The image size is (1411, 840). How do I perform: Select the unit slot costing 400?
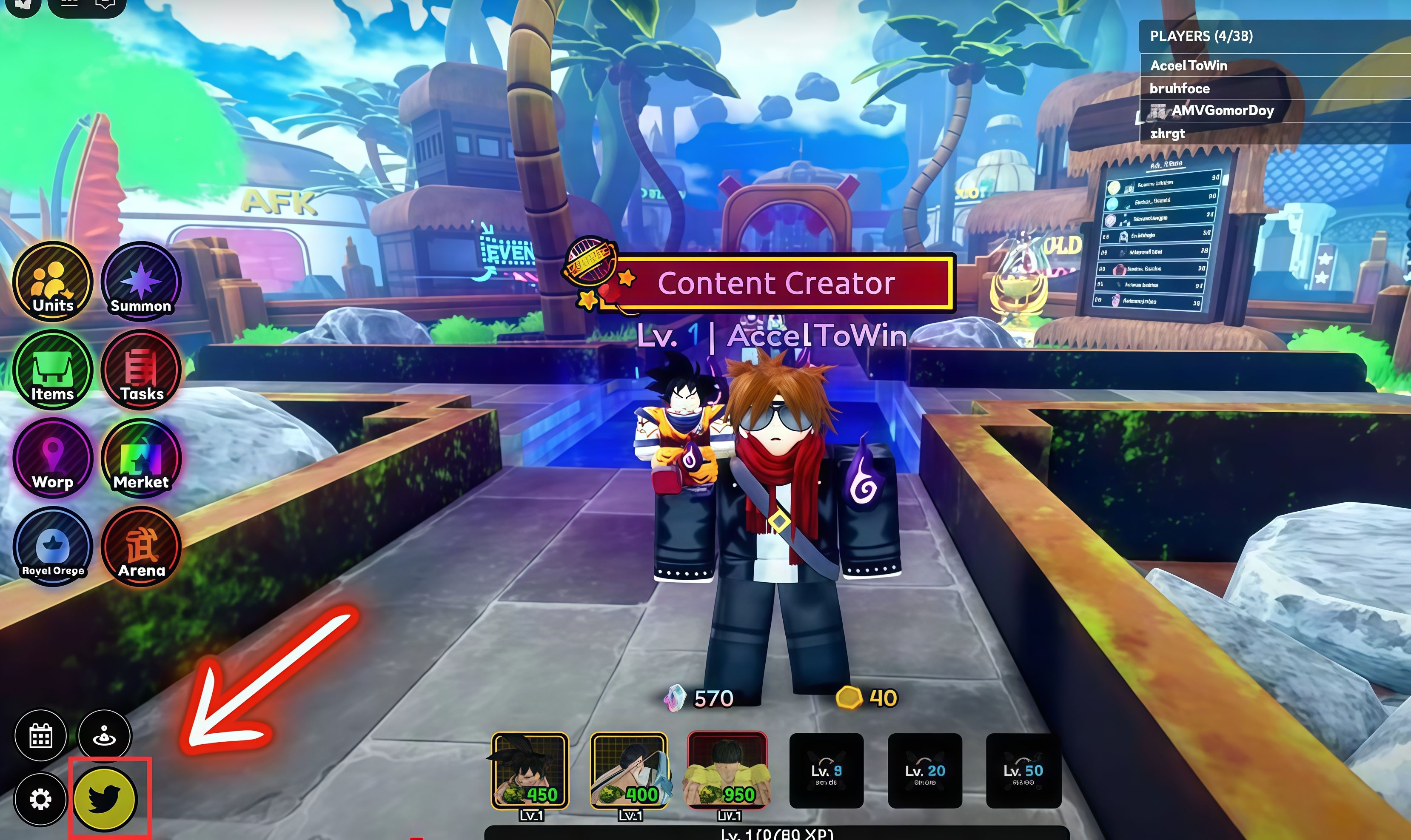point(628,770)
